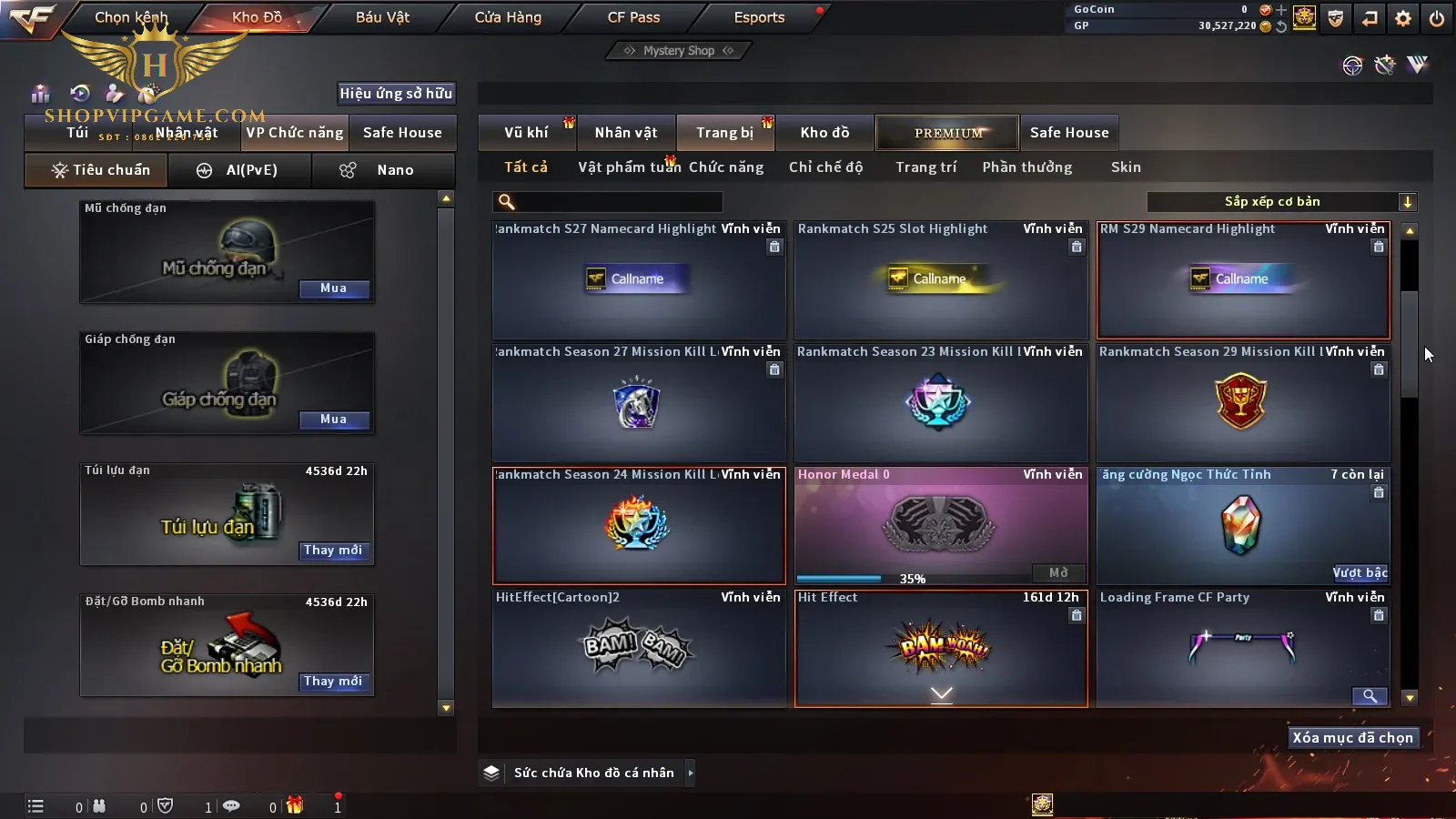Renew the Túi lựu đạn item
Screen dimensions: 1456x819
click(x=333, y=551)
